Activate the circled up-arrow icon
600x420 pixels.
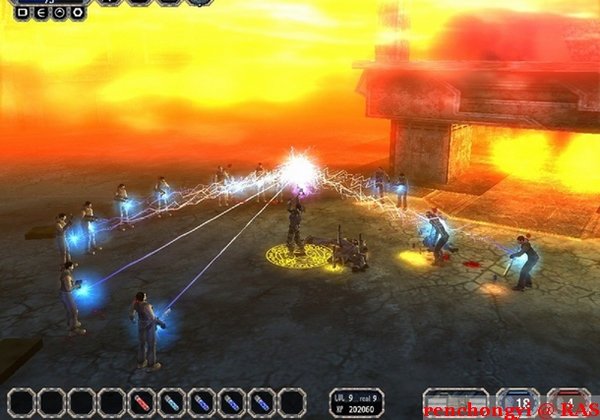(59, 13)
